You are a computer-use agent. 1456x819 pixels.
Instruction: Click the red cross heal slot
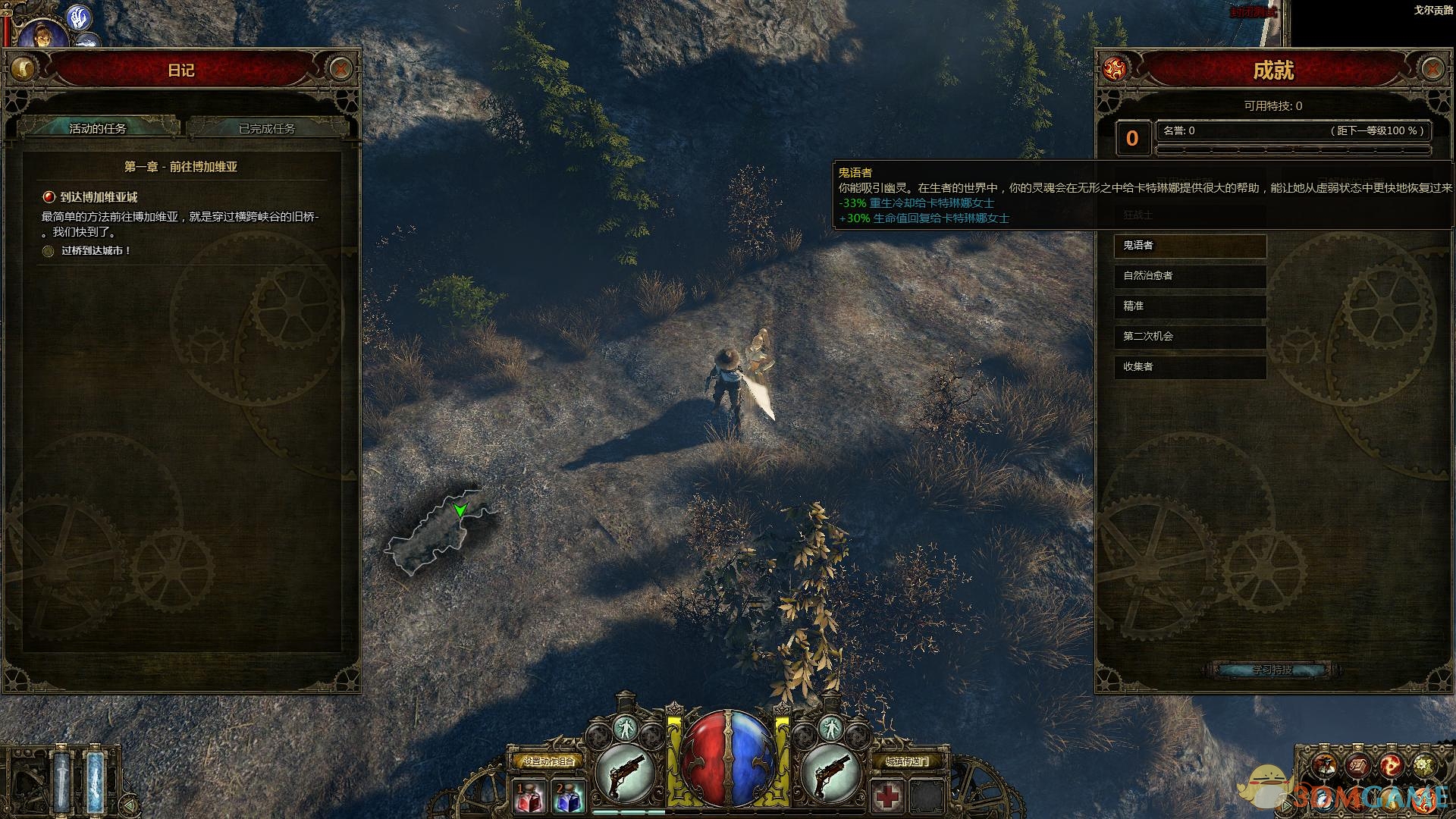(887, 797)
